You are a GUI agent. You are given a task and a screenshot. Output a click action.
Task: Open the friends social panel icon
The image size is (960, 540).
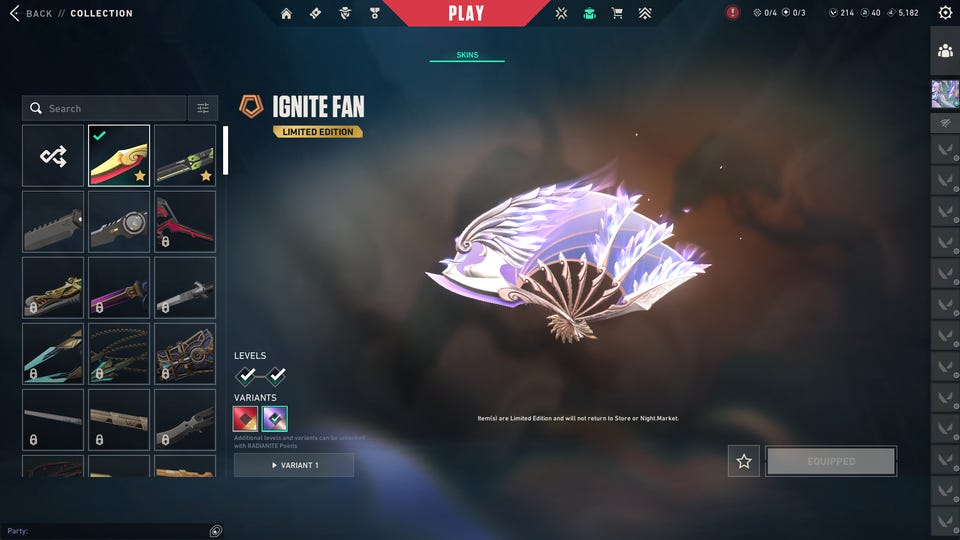[x=945, y=51]
